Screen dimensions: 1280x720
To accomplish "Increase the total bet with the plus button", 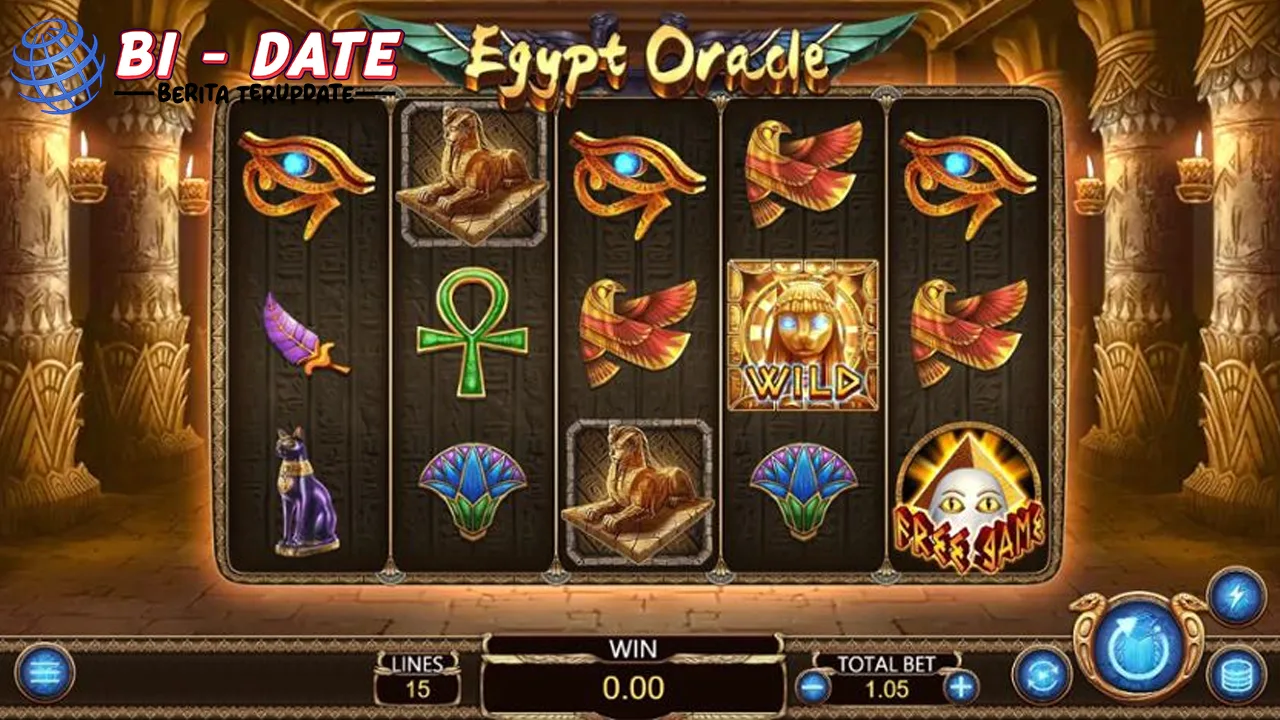I will [x=961, y=686].
